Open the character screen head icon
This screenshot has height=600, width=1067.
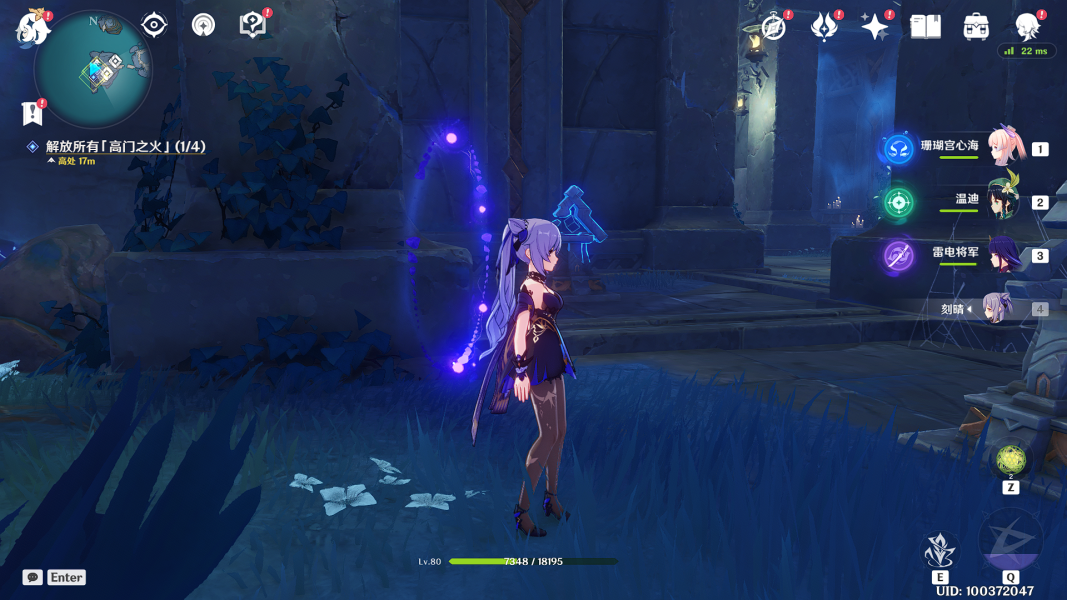point(1027,27)
